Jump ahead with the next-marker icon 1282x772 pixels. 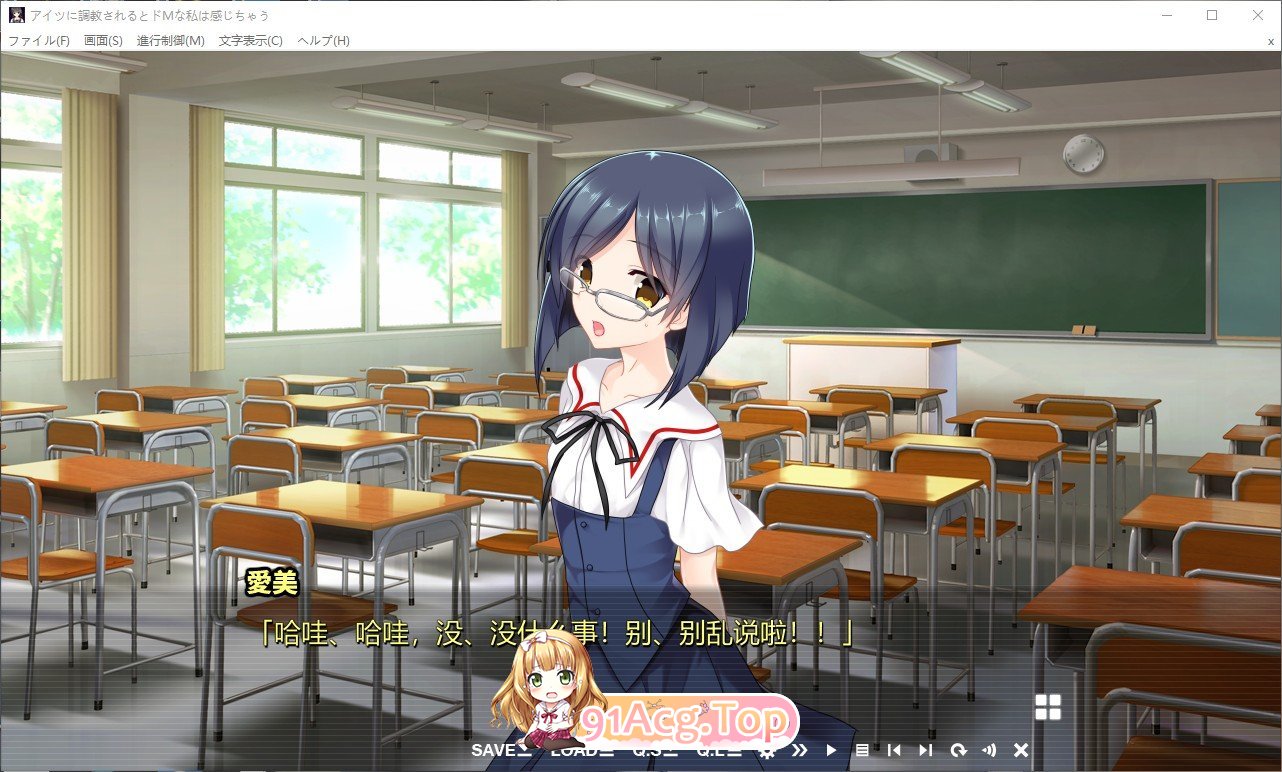925,749
